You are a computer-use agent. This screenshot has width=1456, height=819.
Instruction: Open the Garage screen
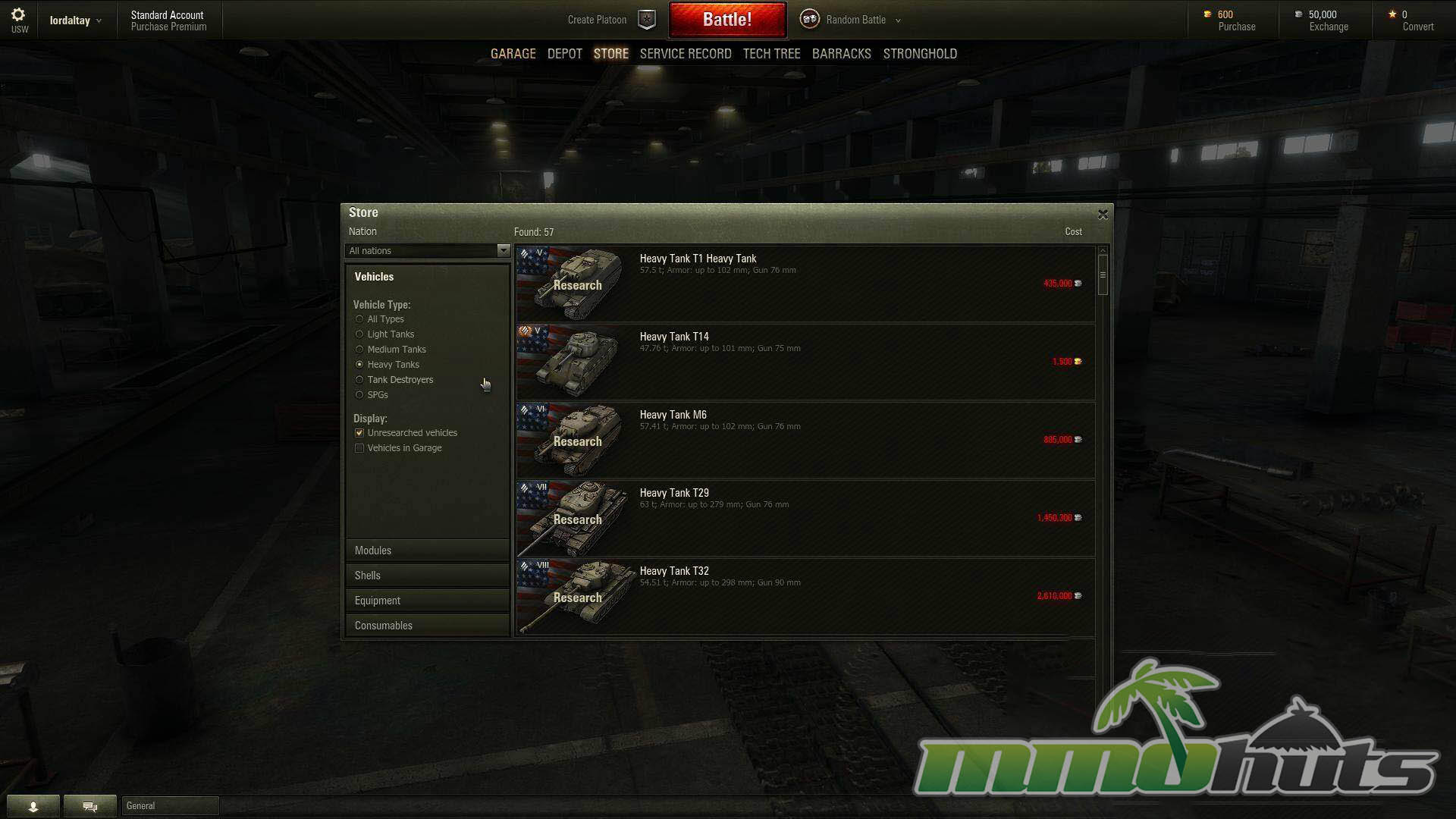click(x=513, y=54)
